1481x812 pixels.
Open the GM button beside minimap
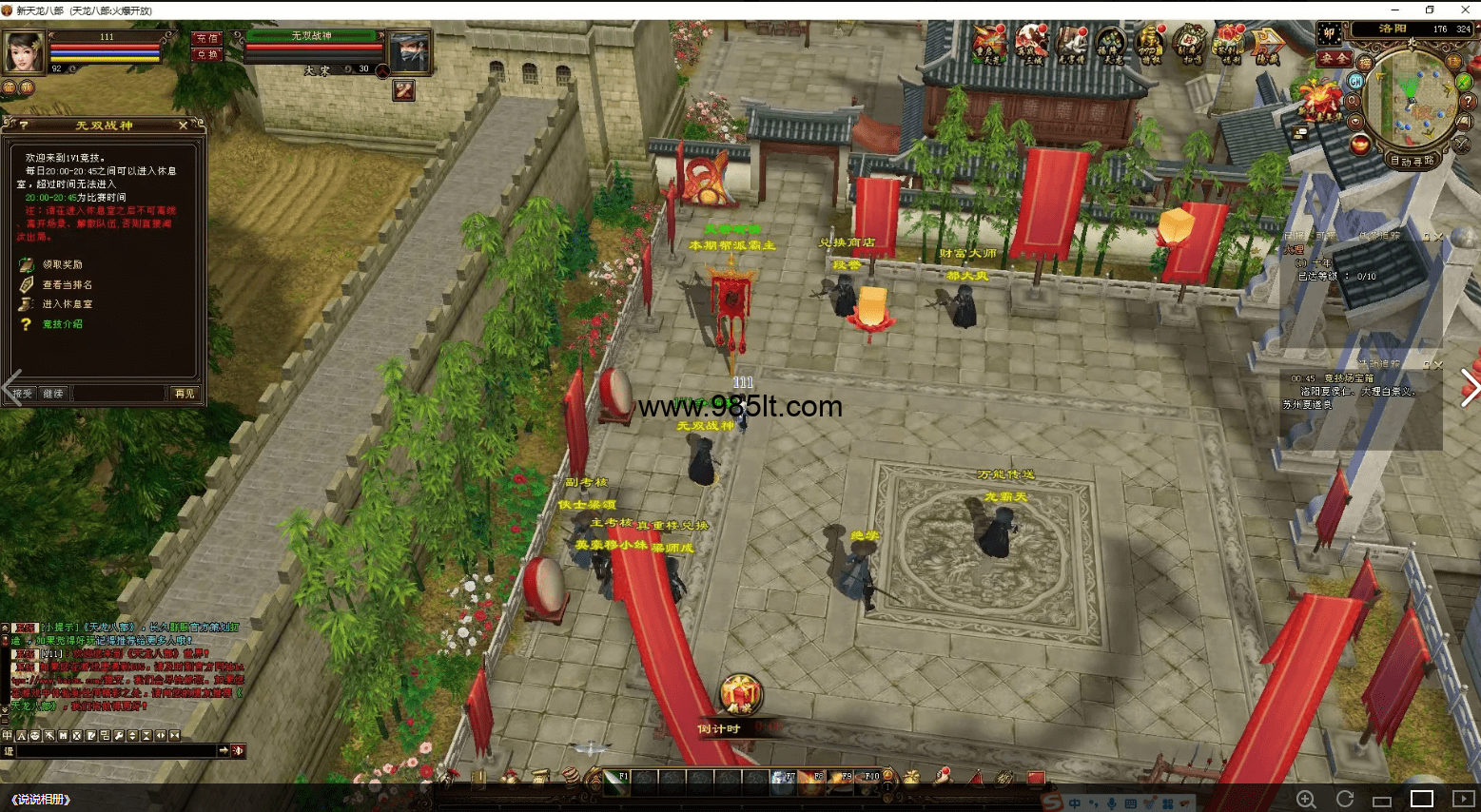coord(1355,82)
